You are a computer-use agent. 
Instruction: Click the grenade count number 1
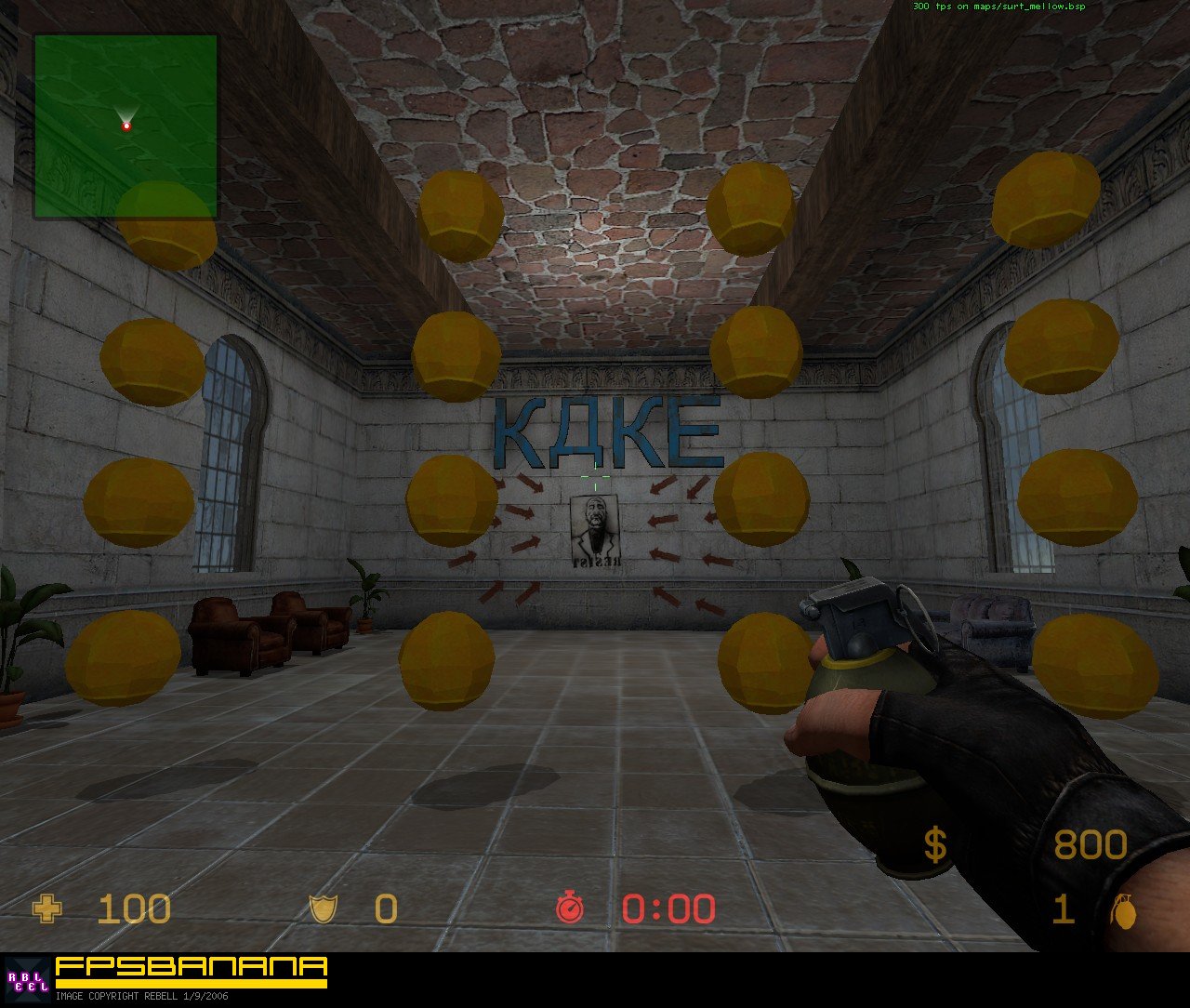click(x=1063, y=908)
